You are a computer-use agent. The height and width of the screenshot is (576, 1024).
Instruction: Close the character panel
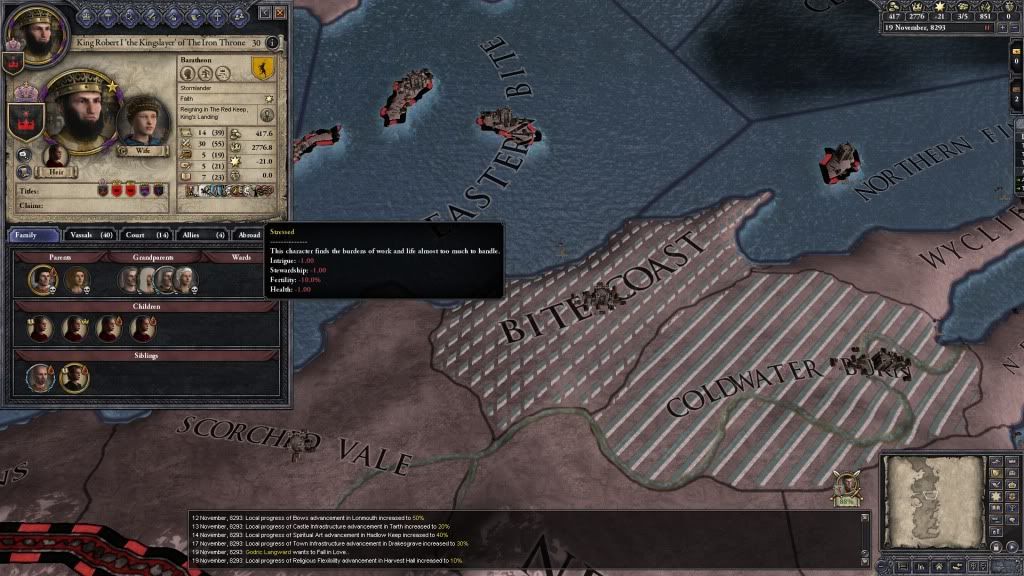coord(280,13)
